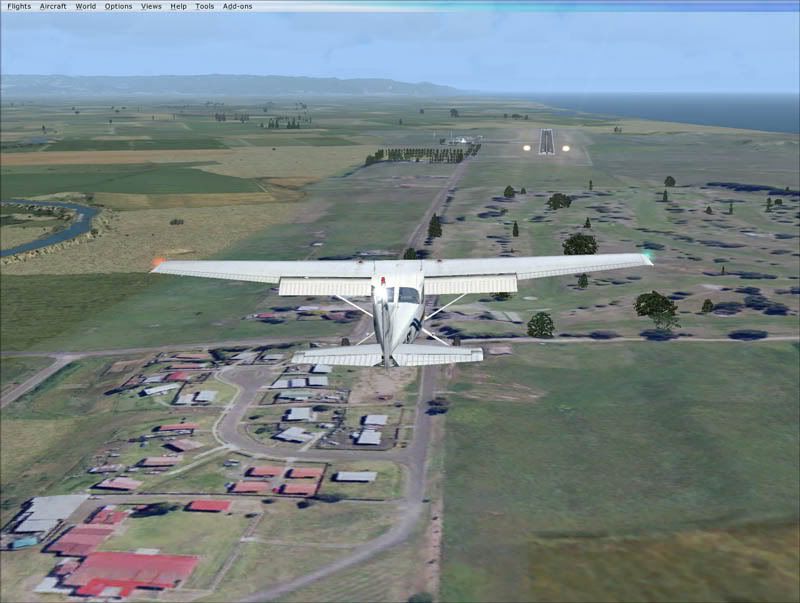Open the Aircraft menu
This screenshot has width=800, height=603.
tap(53, 6)
